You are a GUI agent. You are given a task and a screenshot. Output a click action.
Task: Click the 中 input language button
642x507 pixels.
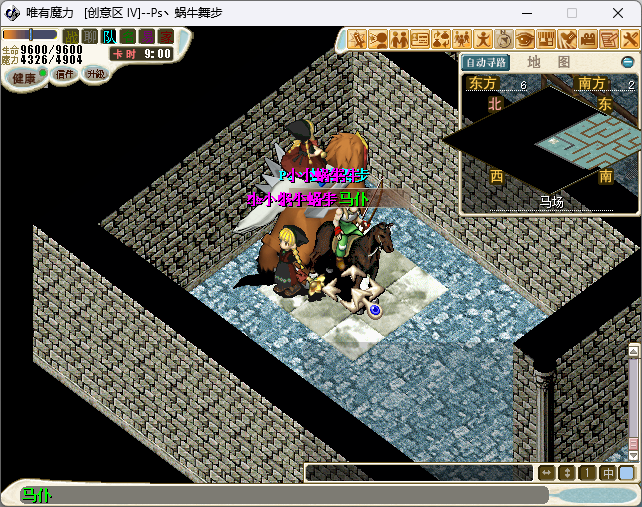coord(608,473)
